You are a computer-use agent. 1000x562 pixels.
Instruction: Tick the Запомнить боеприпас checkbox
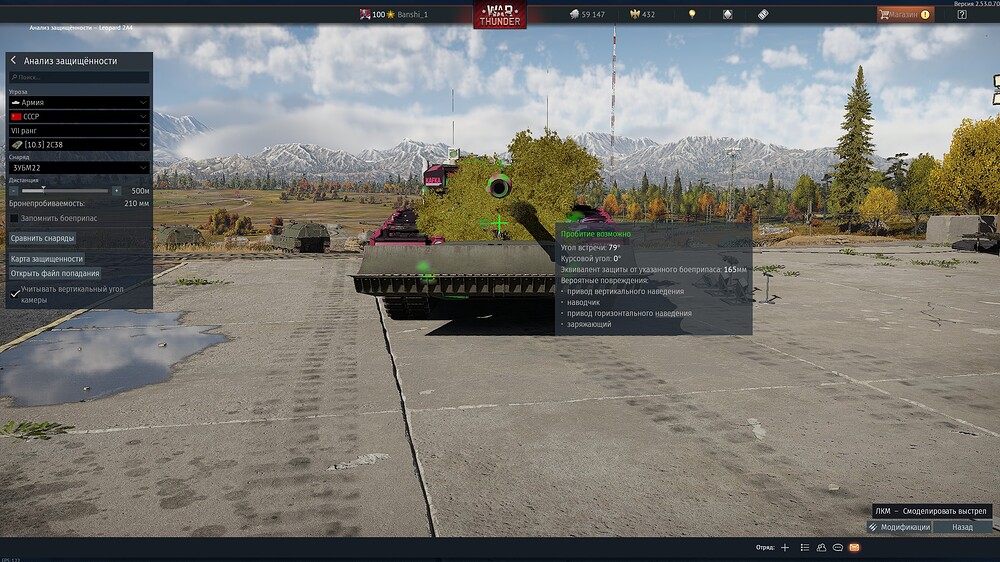click(14, 218)
